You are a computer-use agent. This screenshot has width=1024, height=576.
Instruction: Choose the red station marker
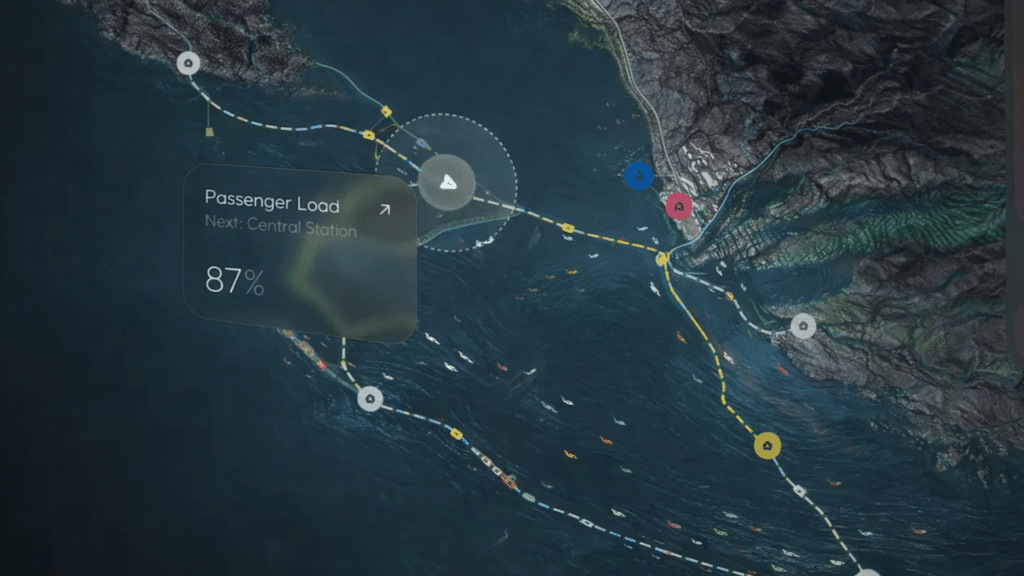tap(679, 207)
